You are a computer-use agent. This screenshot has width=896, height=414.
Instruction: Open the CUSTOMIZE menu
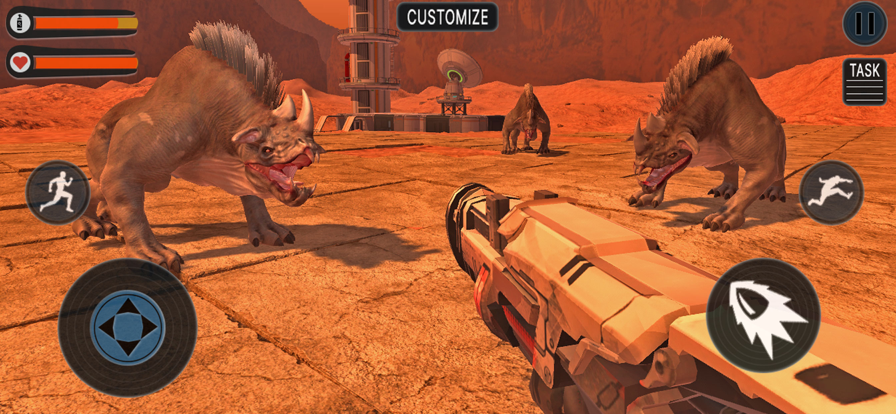(448, 17)
